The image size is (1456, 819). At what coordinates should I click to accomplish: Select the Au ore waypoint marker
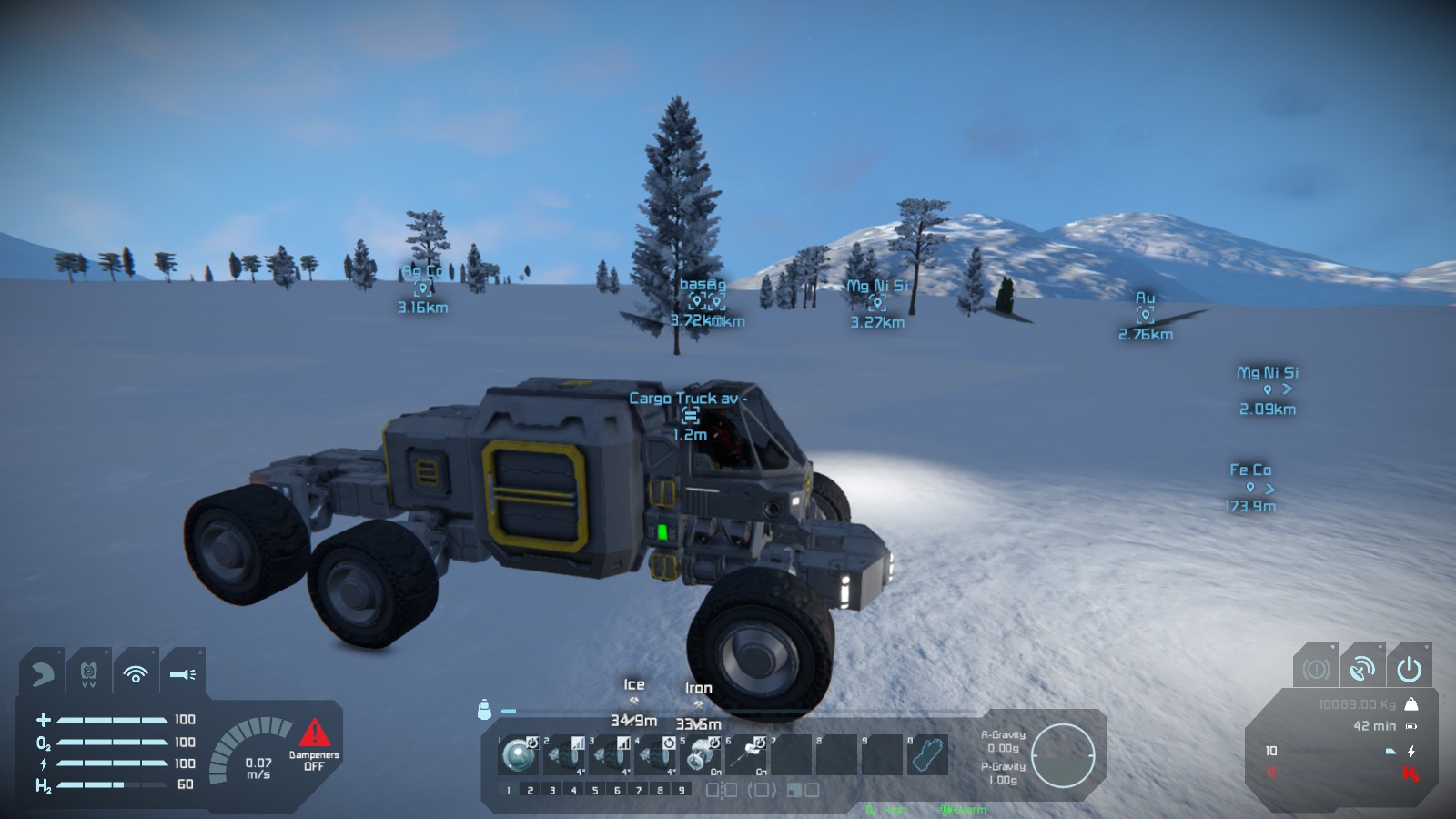1145,316
